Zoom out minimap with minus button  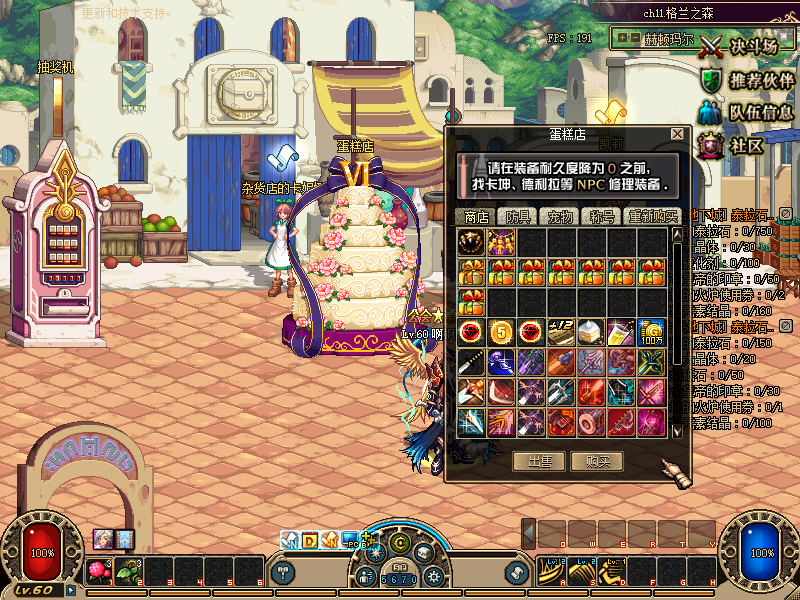(634, 38)
